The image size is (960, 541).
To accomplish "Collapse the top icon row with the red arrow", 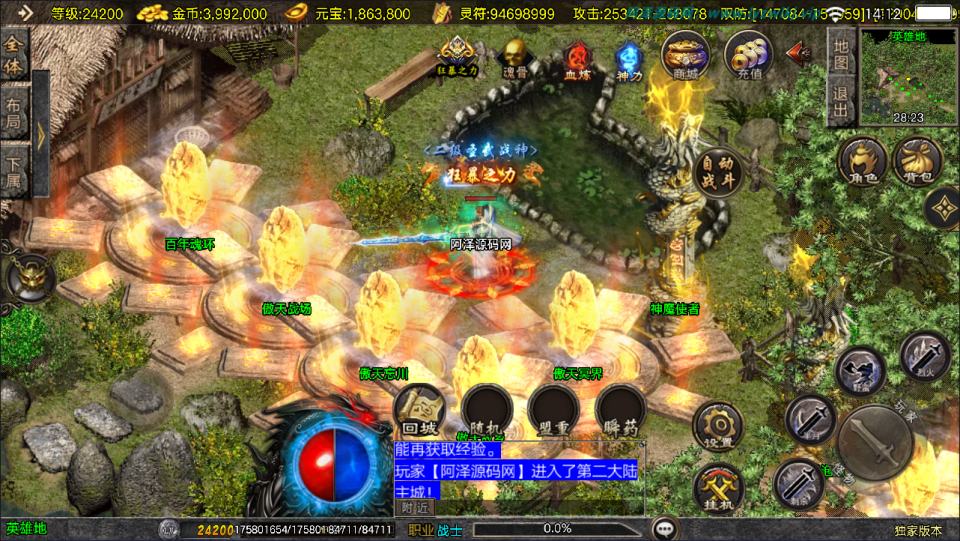I will (x=799, y=53).
